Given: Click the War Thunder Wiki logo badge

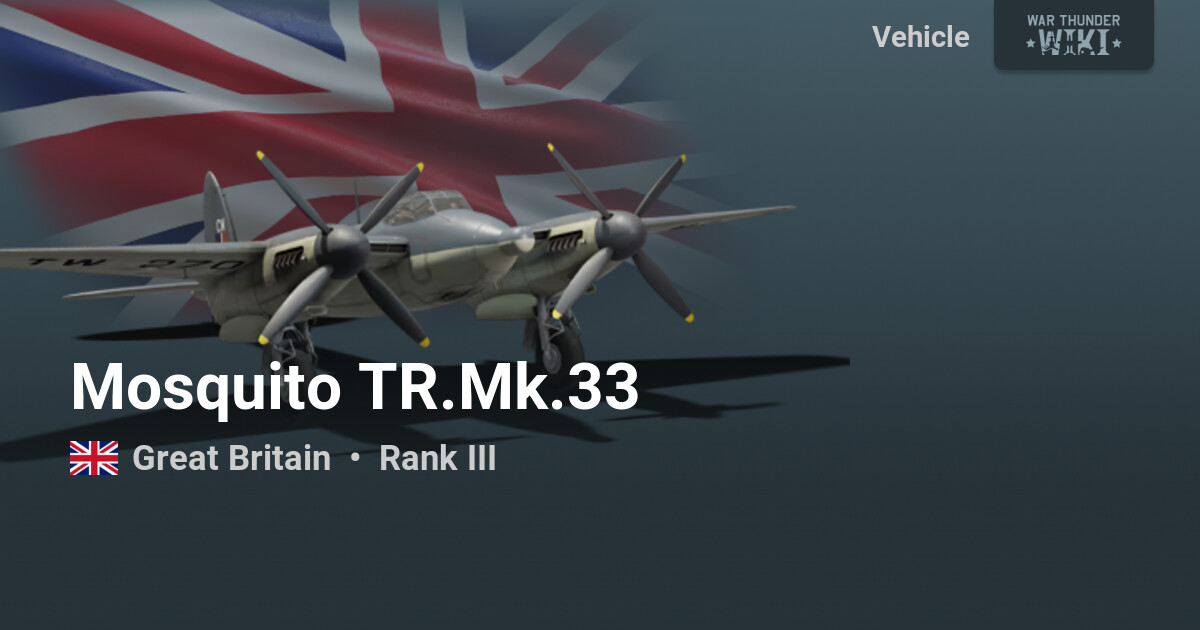Looking at the screenshot, I should coord(1073,34).
